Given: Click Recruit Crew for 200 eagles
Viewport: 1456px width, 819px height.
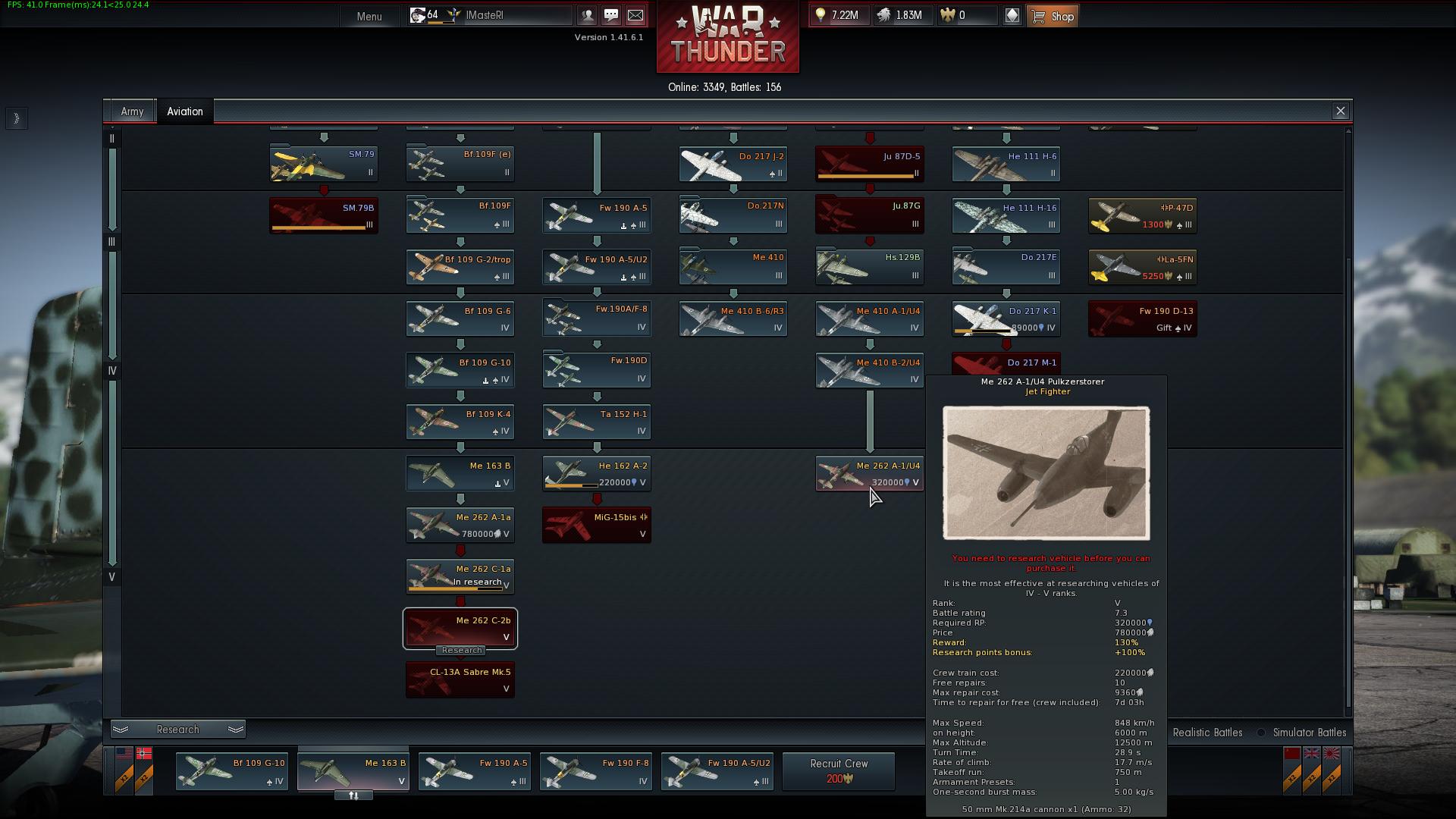Looking at the screenshot, I should (838, 770).
